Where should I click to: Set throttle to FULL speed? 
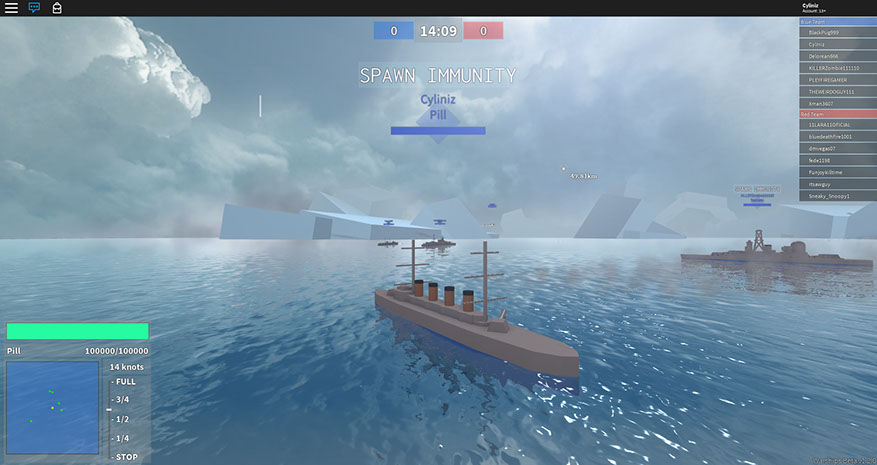tap(126, 381)
